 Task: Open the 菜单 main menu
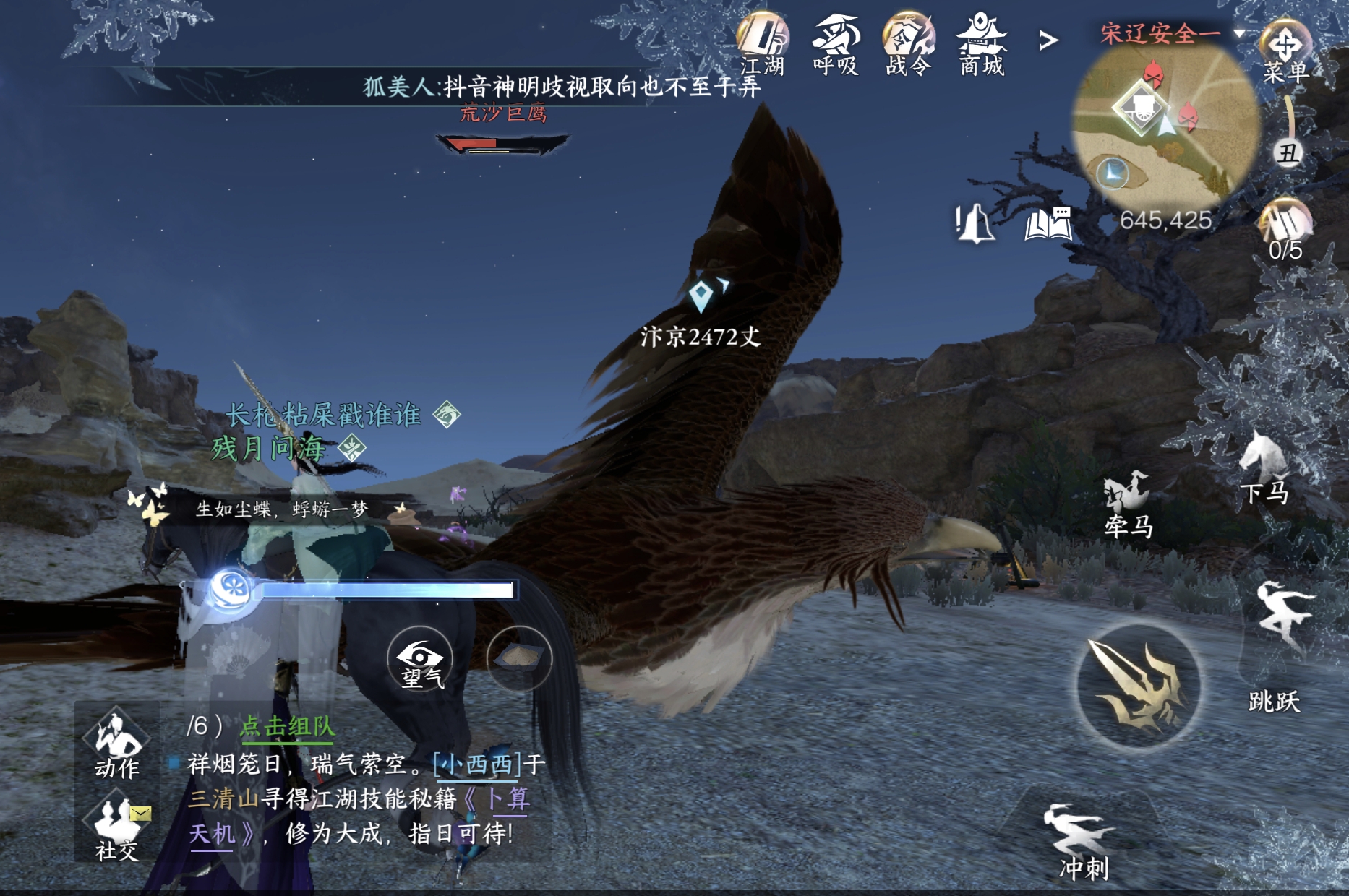(1286, 52)
